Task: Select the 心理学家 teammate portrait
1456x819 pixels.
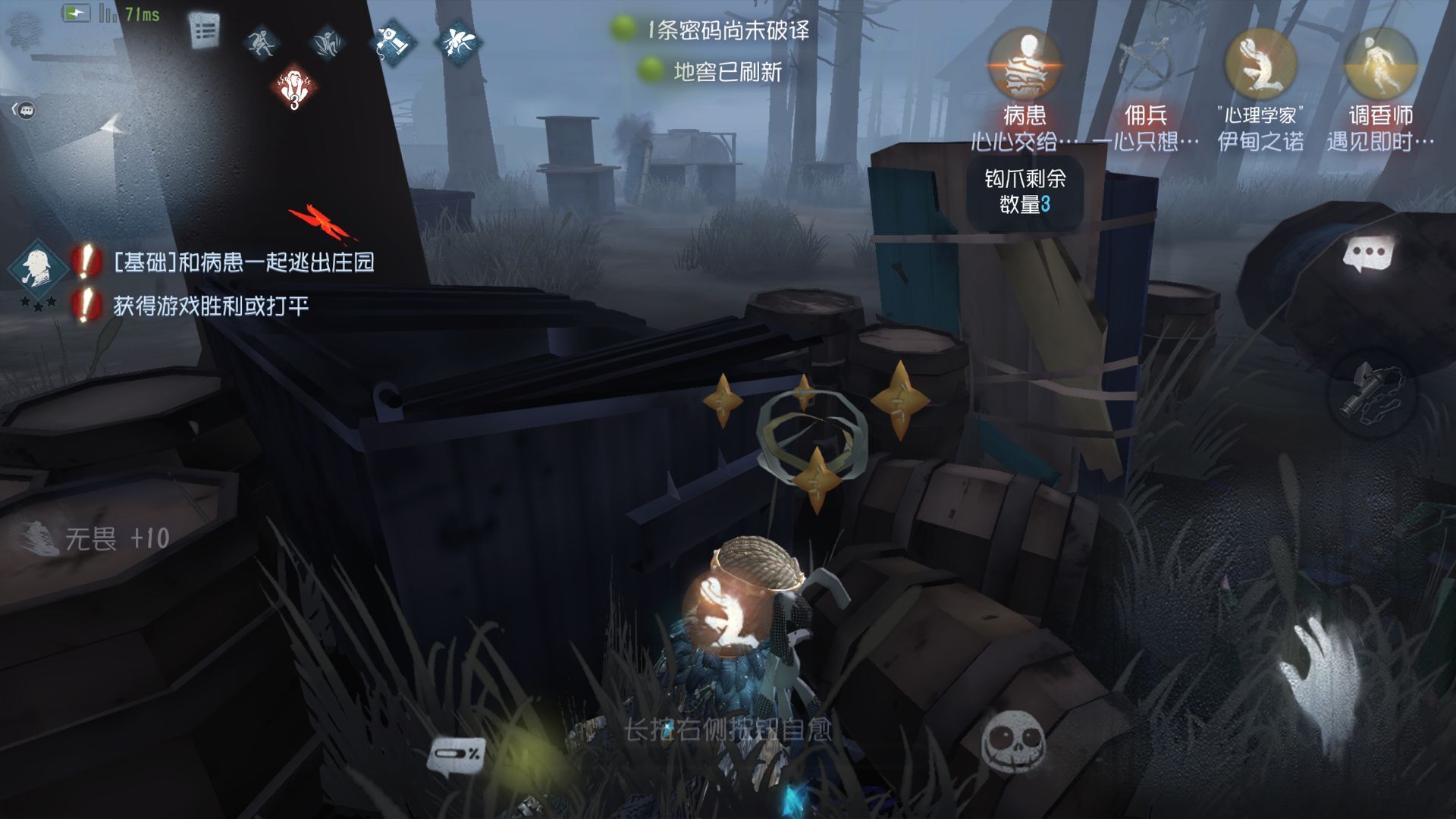Action: click(1261, 65)
